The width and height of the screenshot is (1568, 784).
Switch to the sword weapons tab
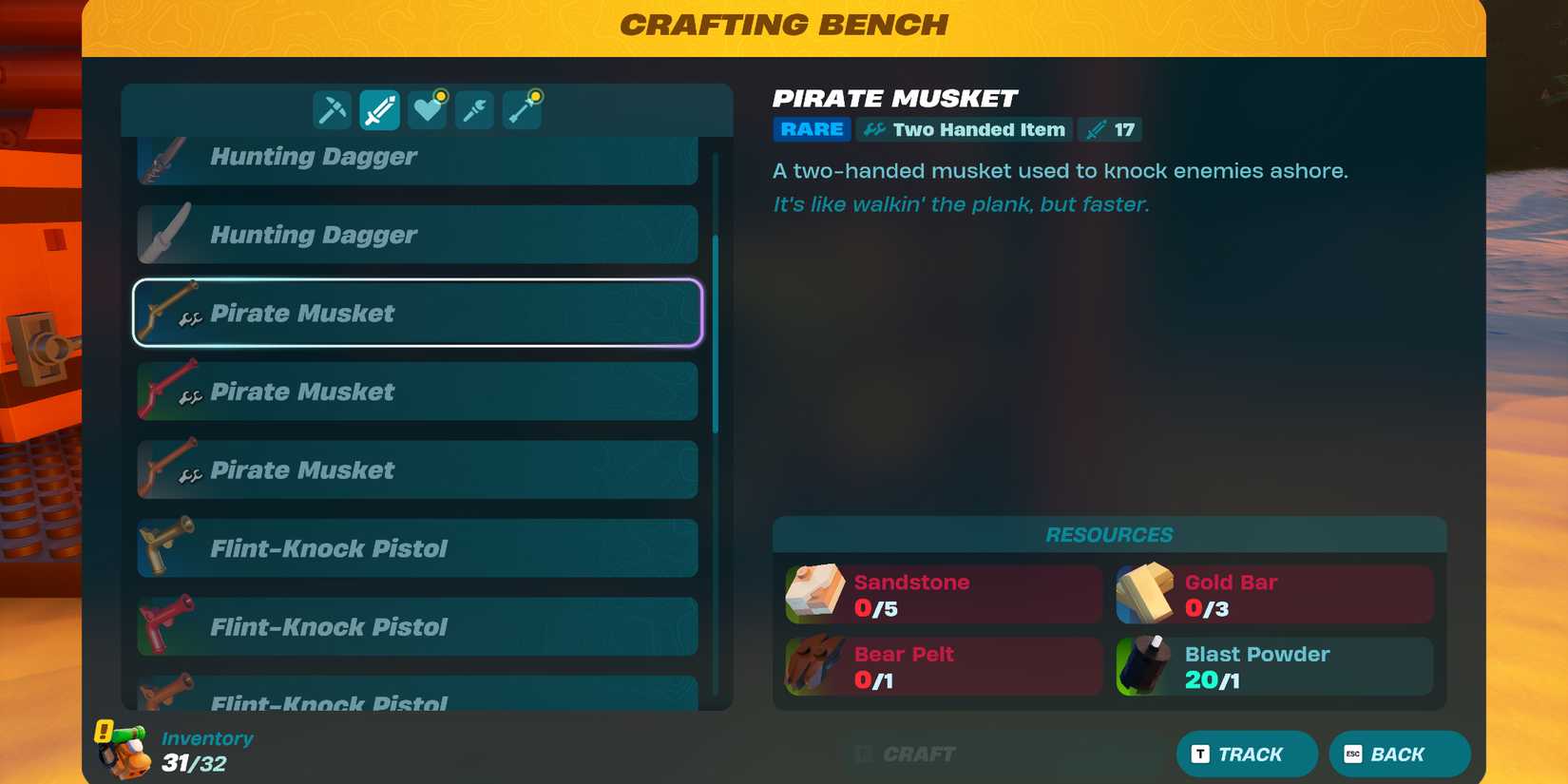coord(377,109)
